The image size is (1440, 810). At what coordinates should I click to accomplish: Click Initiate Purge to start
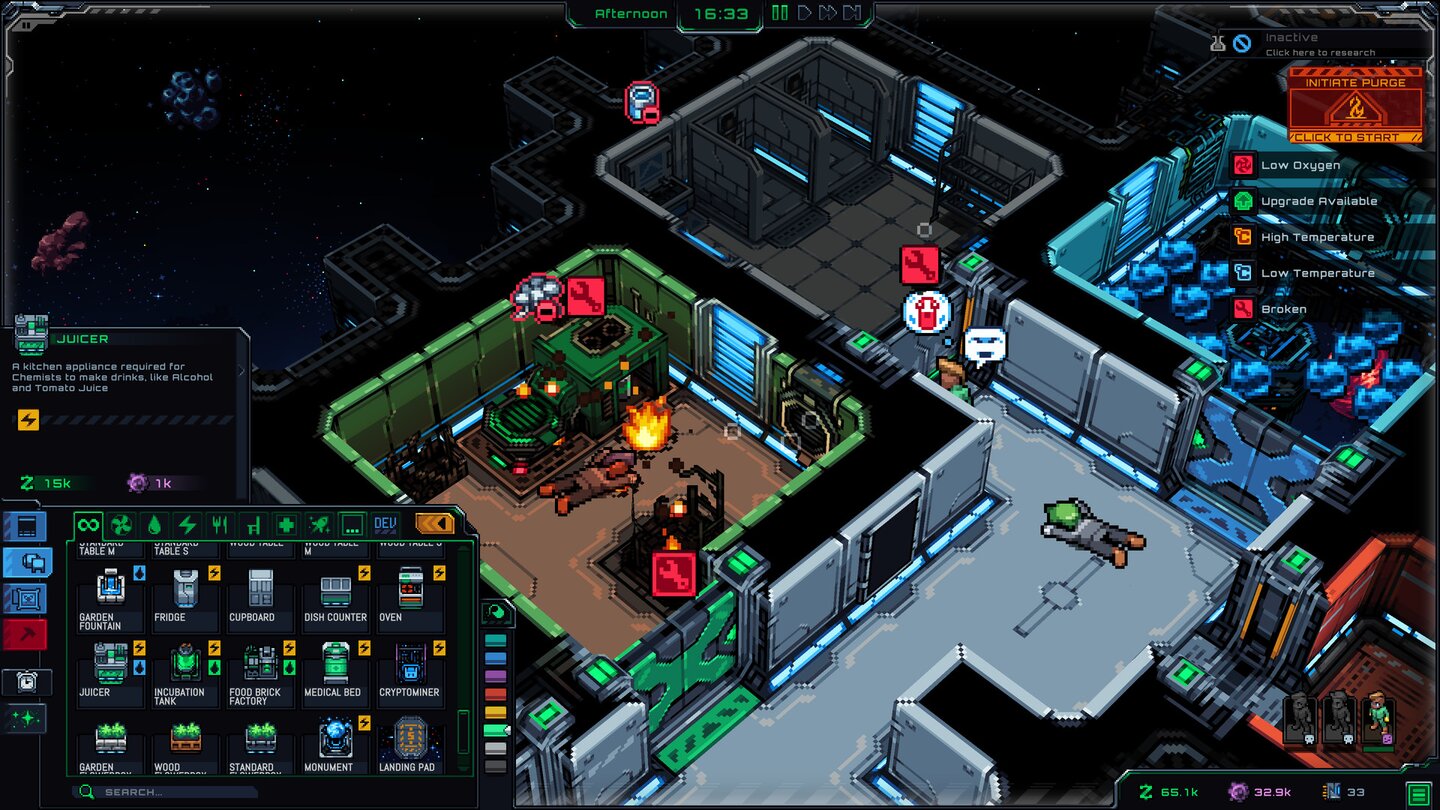(x=1356, y=105)
